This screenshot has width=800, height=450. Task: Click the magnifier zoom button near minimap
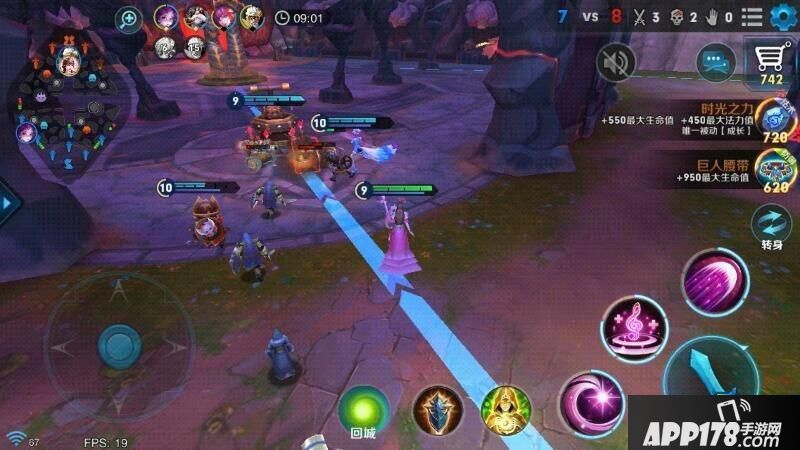click(129, 17)
